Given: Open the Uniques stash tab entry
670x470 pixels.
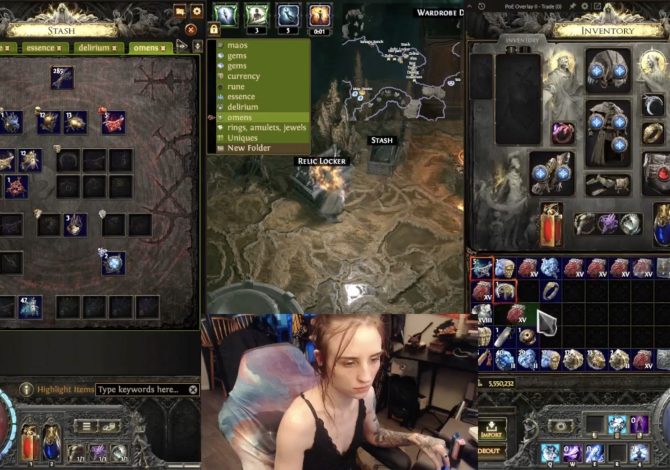Looking at the screenshot, I should 243,138.
